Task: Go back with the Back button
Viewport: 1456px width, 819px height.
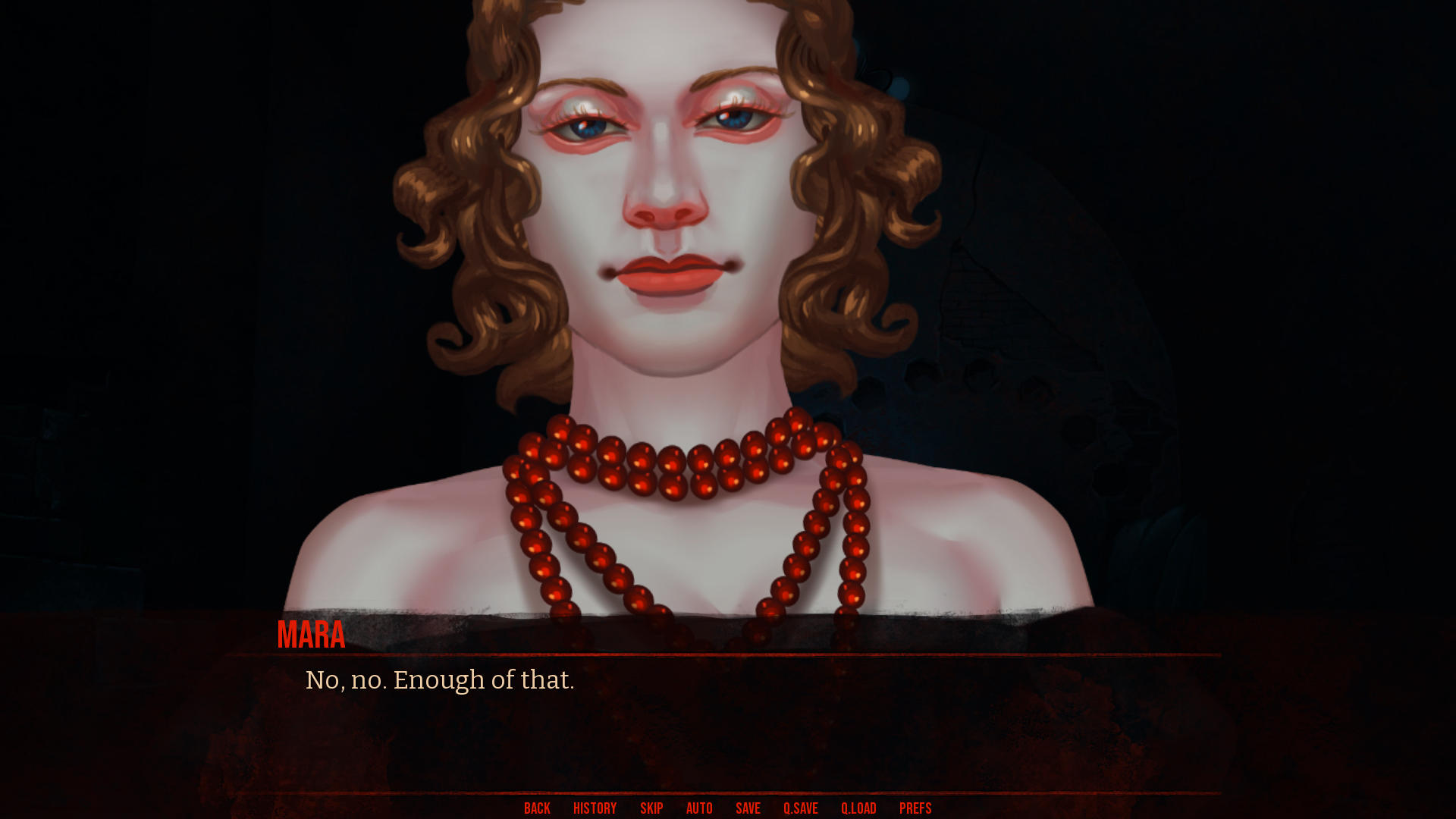Action: click(x=537, y=808)
